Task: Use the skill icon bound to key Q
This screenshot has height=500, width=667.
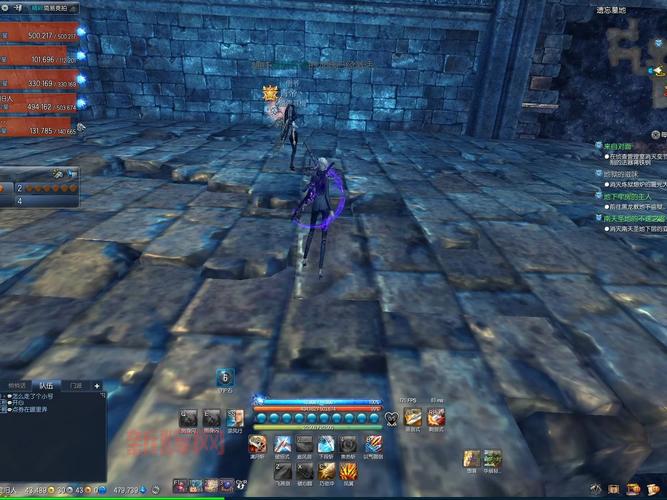Action: pos(188,417)
